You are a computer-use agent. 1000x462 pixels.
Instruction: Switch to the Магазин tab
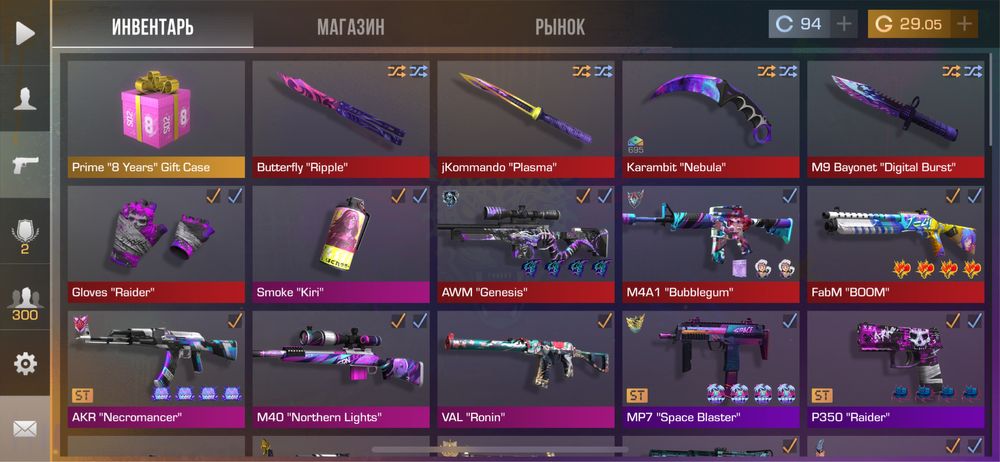[x=350, y=27]
